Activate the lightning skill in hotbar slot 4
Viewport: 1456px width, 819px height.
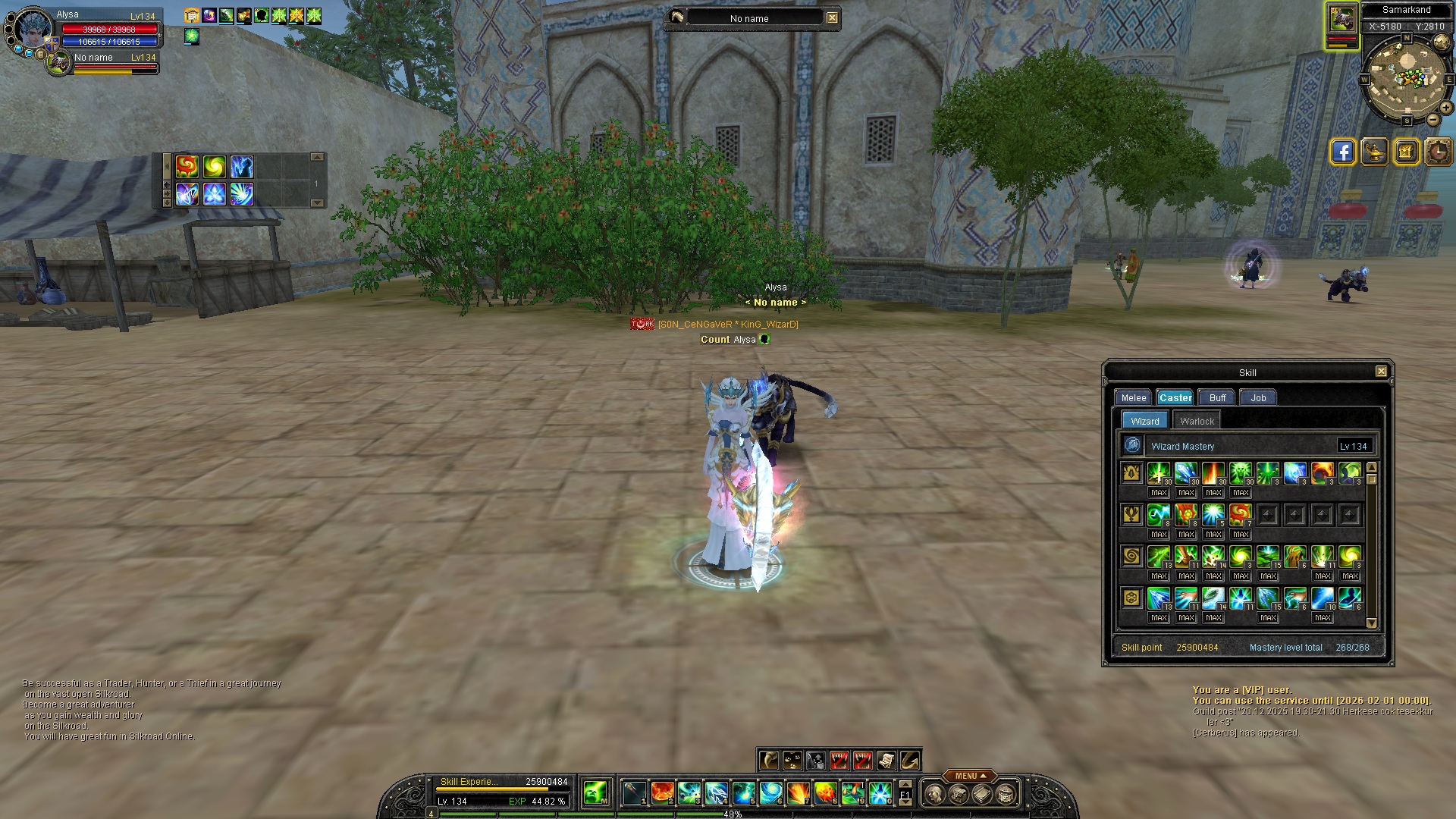717,793
